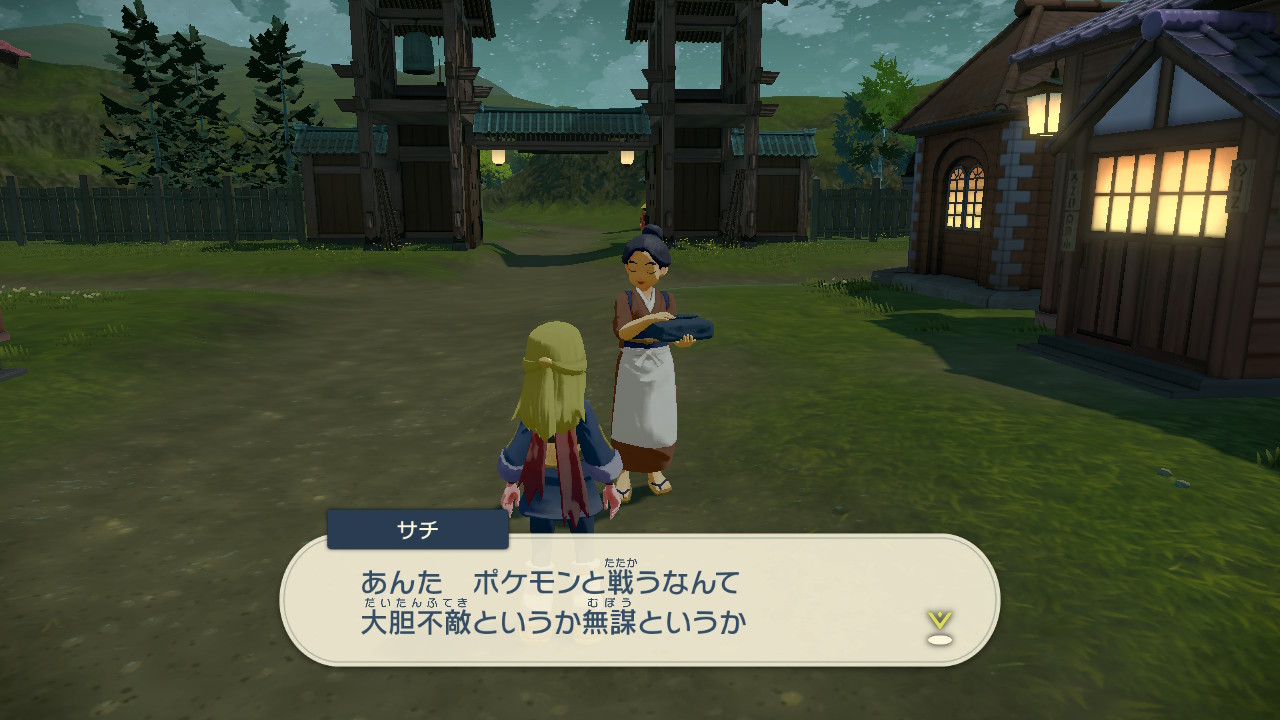Select the second sign beside the doorway
The width and height of the screenshot is (1280, 720).
coord(1241,185)
